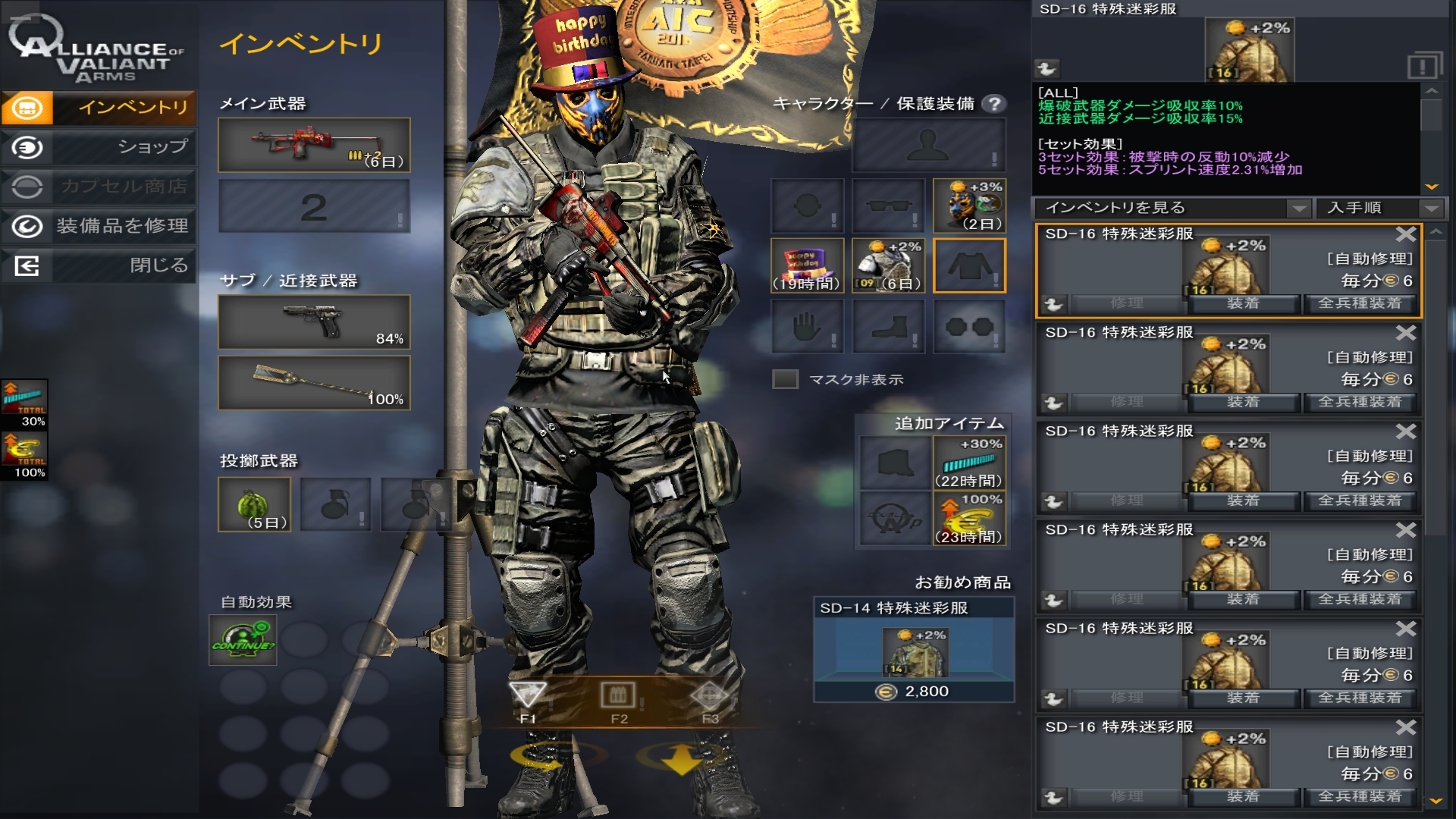Click the recommended SD-14 特殊迷彩服 item
This screenshot has width=1456, height=819.
click(x=914, y=650)
